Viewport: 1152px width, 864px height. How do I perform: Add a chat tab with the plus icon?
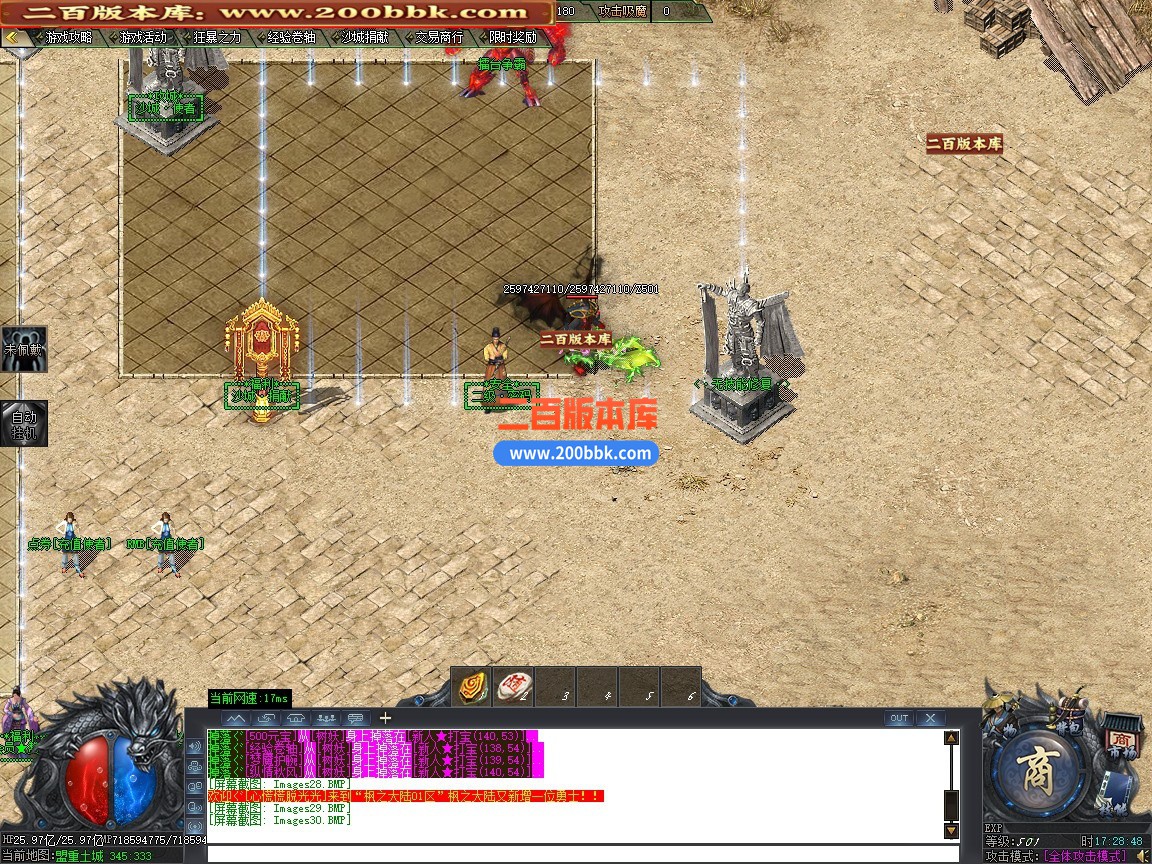pyautogui.click(x=385, y=718)
